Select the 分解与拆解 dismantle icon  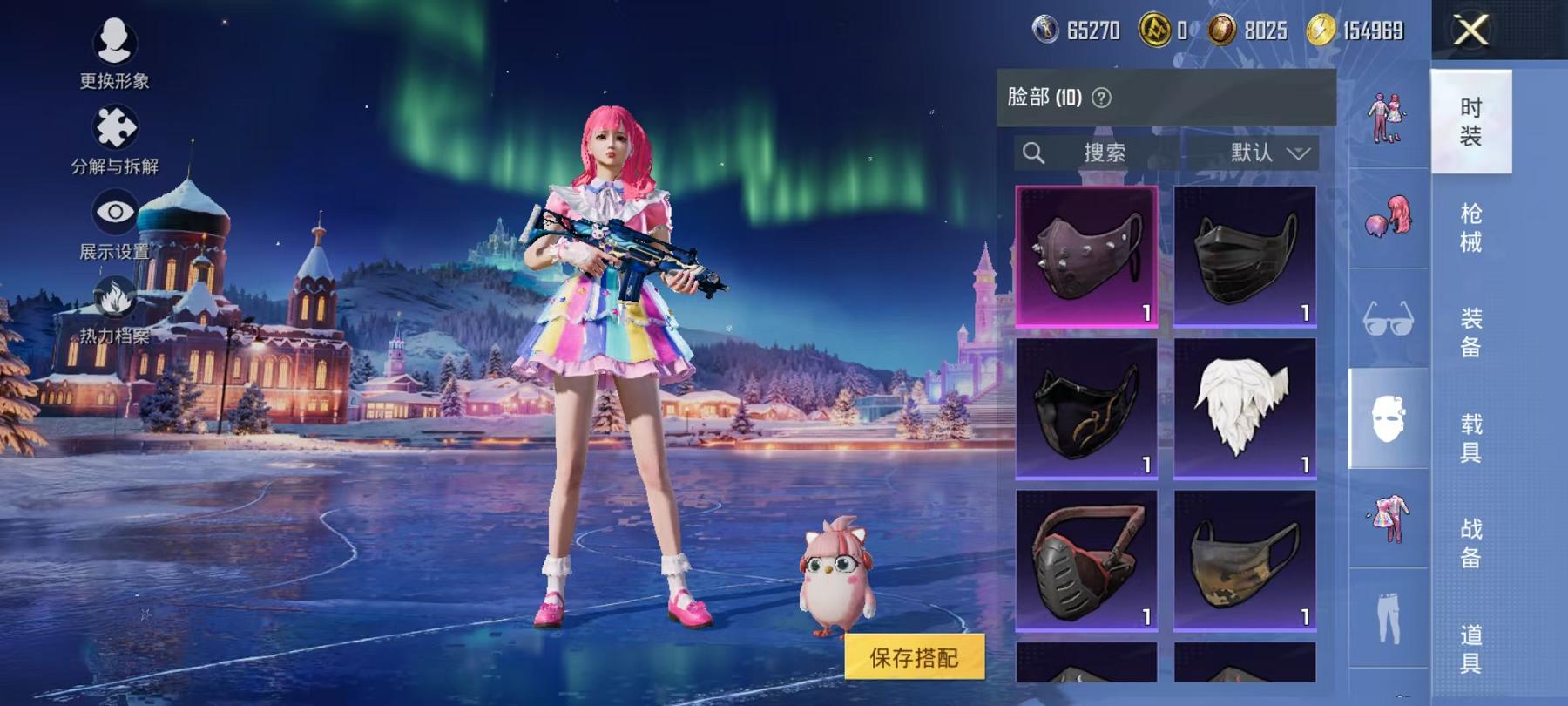pos(113,131)
